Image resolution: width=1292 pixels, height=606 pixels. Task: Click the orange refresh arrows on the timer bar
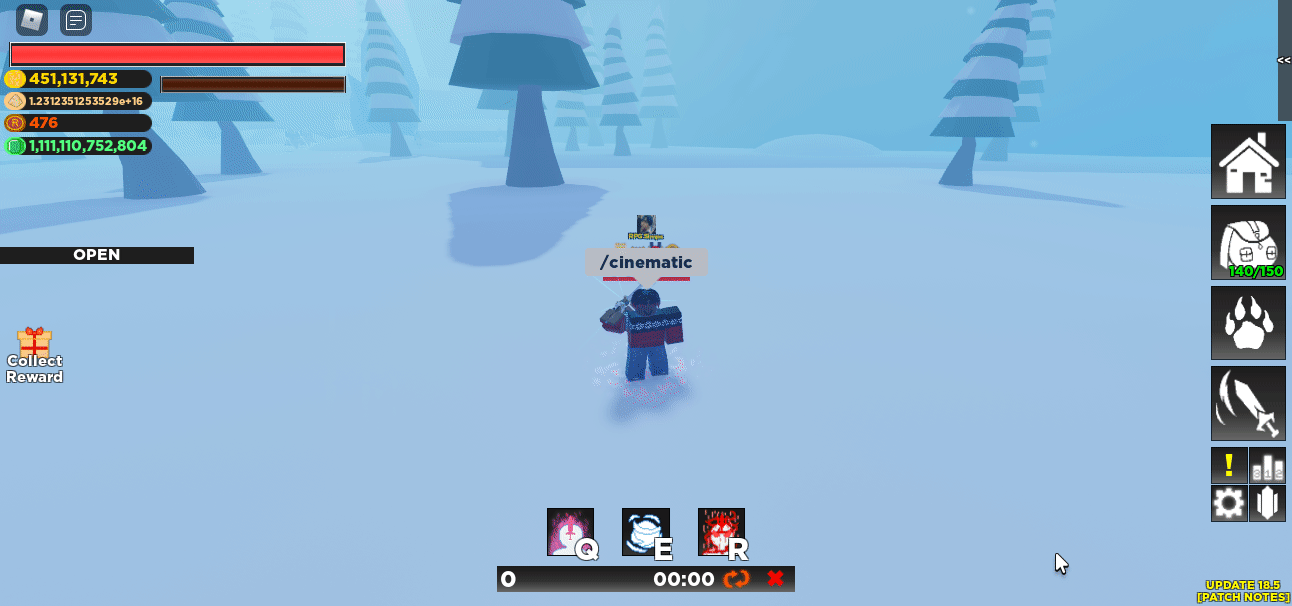pos(737,579)
